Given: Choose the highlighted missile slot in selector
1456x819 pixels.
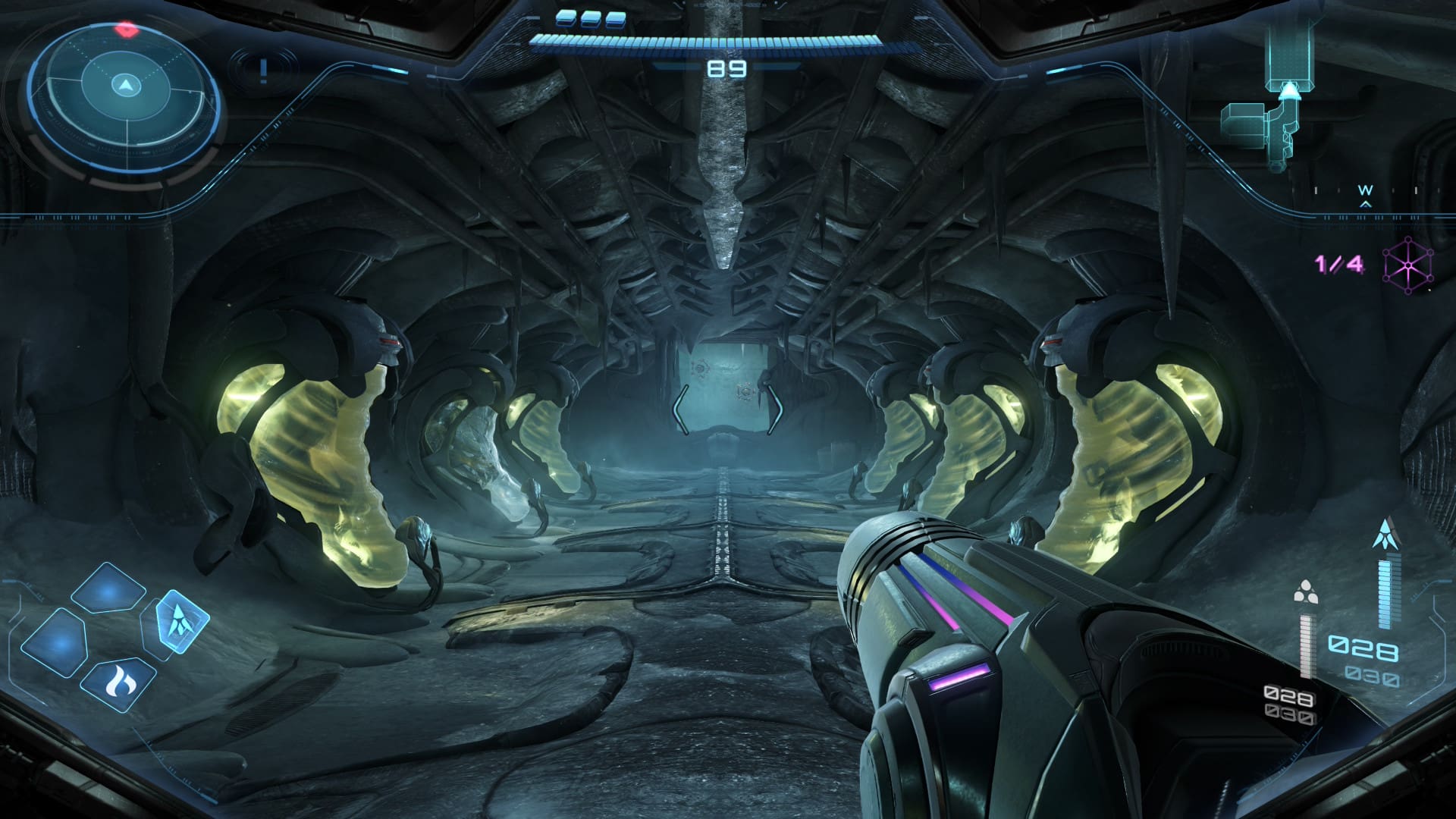Looking at the screenshot, I should 181,622.
